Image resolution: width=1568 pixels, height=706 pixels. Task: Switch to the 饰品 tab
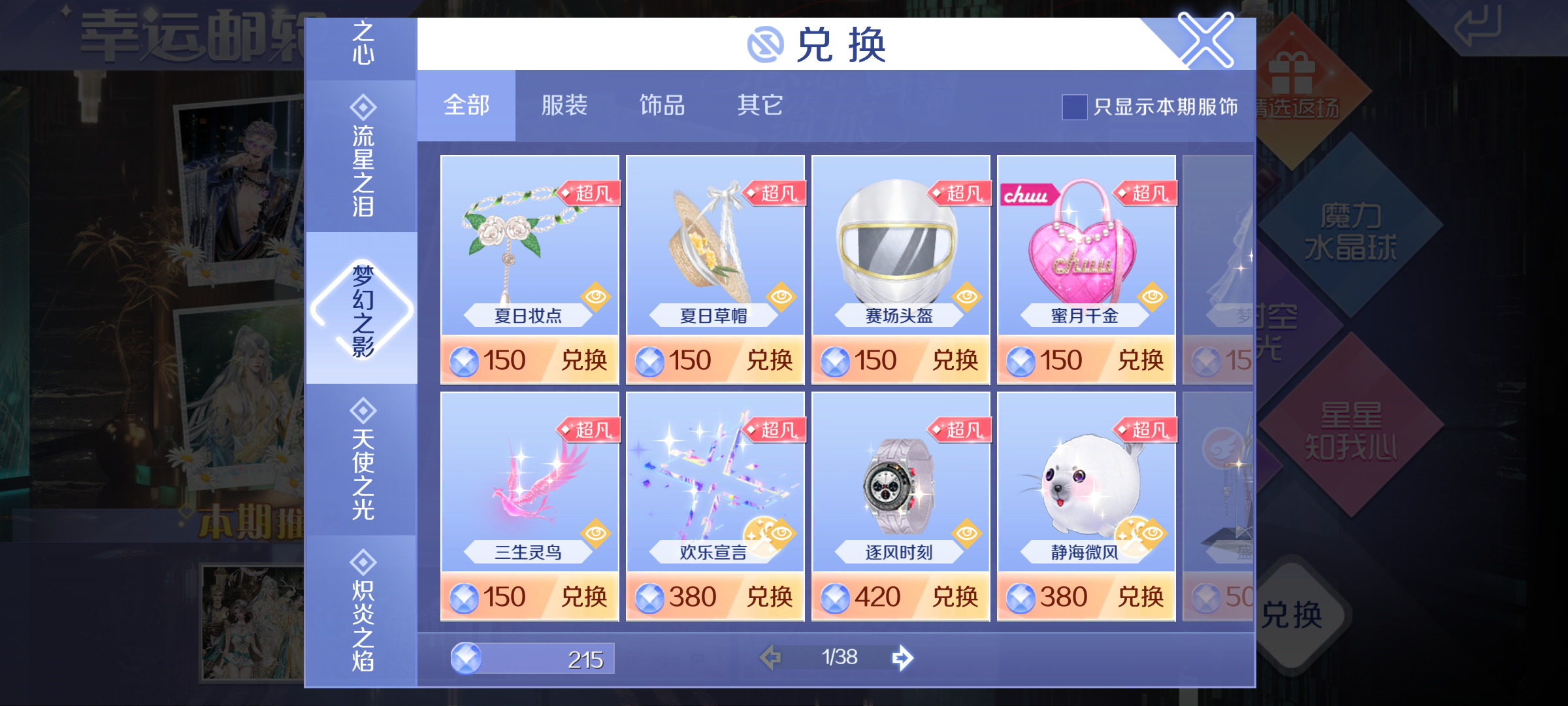point(662,106)
